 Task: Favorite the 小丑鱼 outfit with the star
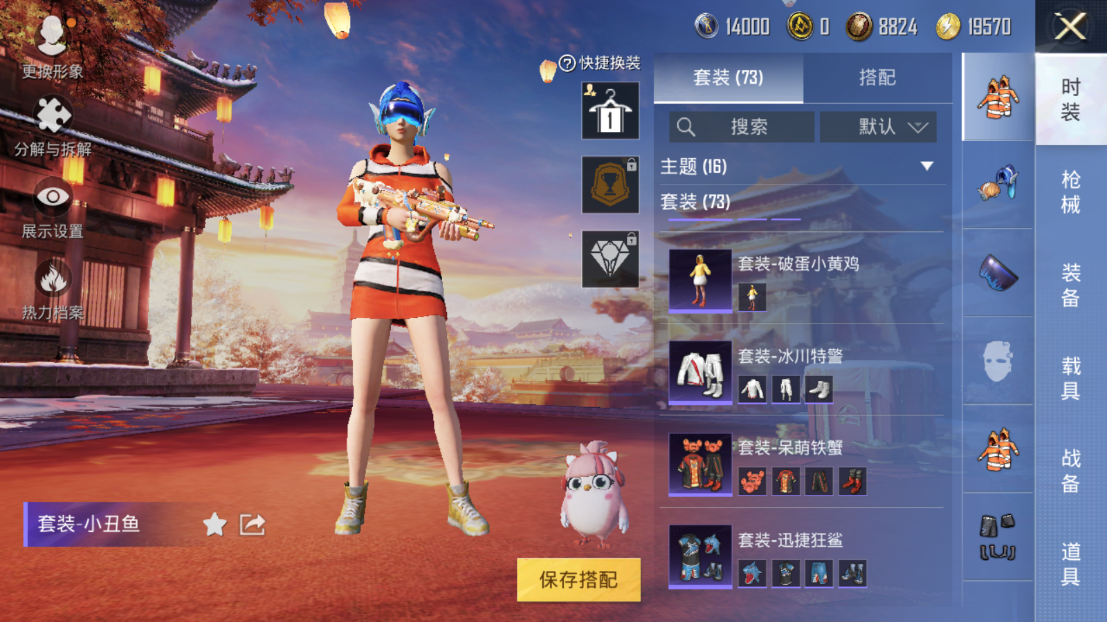point(214,524)
